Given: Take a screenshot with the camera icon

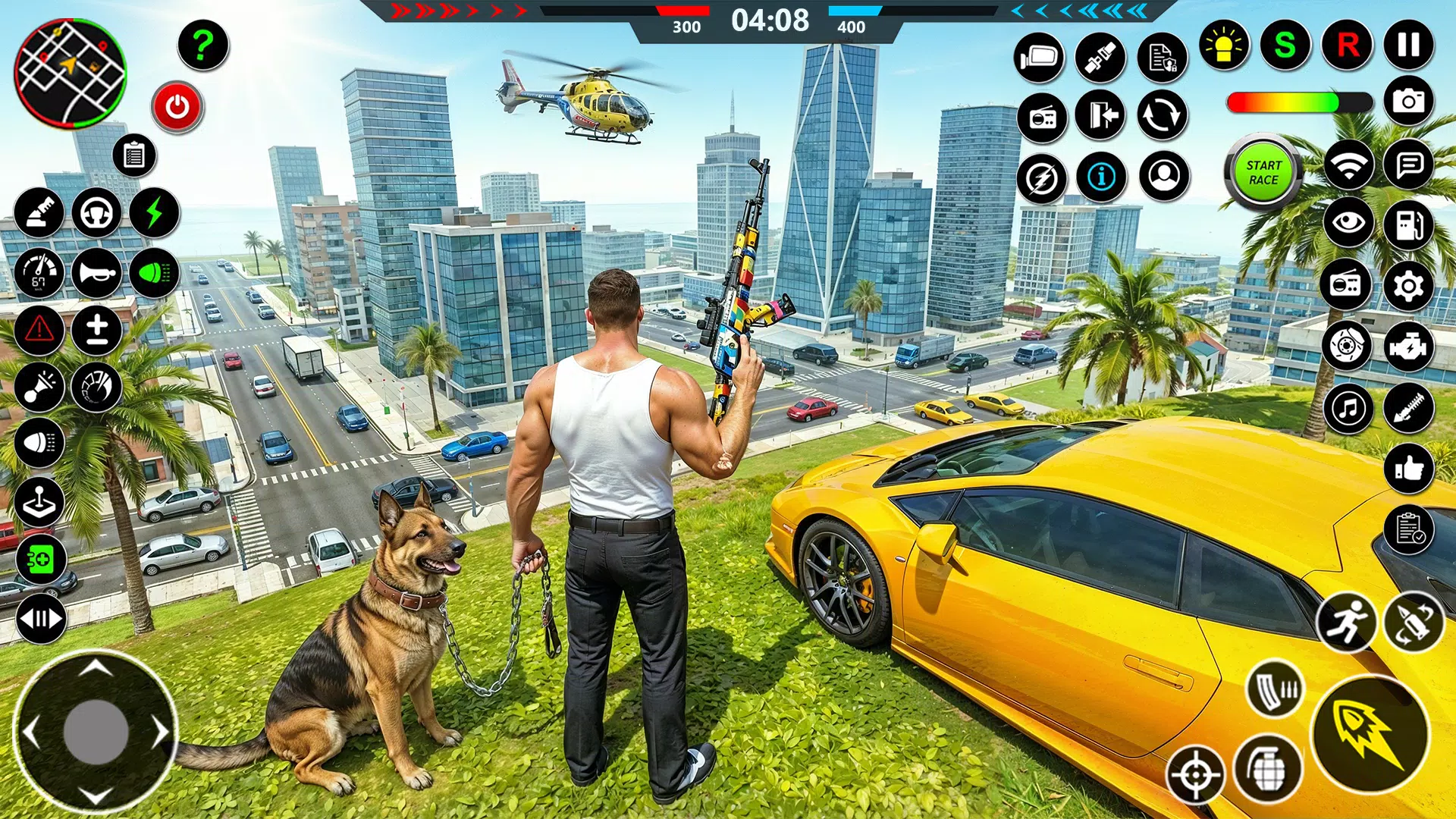Looking at the screenshot, I should click(x=1408, y=101).
